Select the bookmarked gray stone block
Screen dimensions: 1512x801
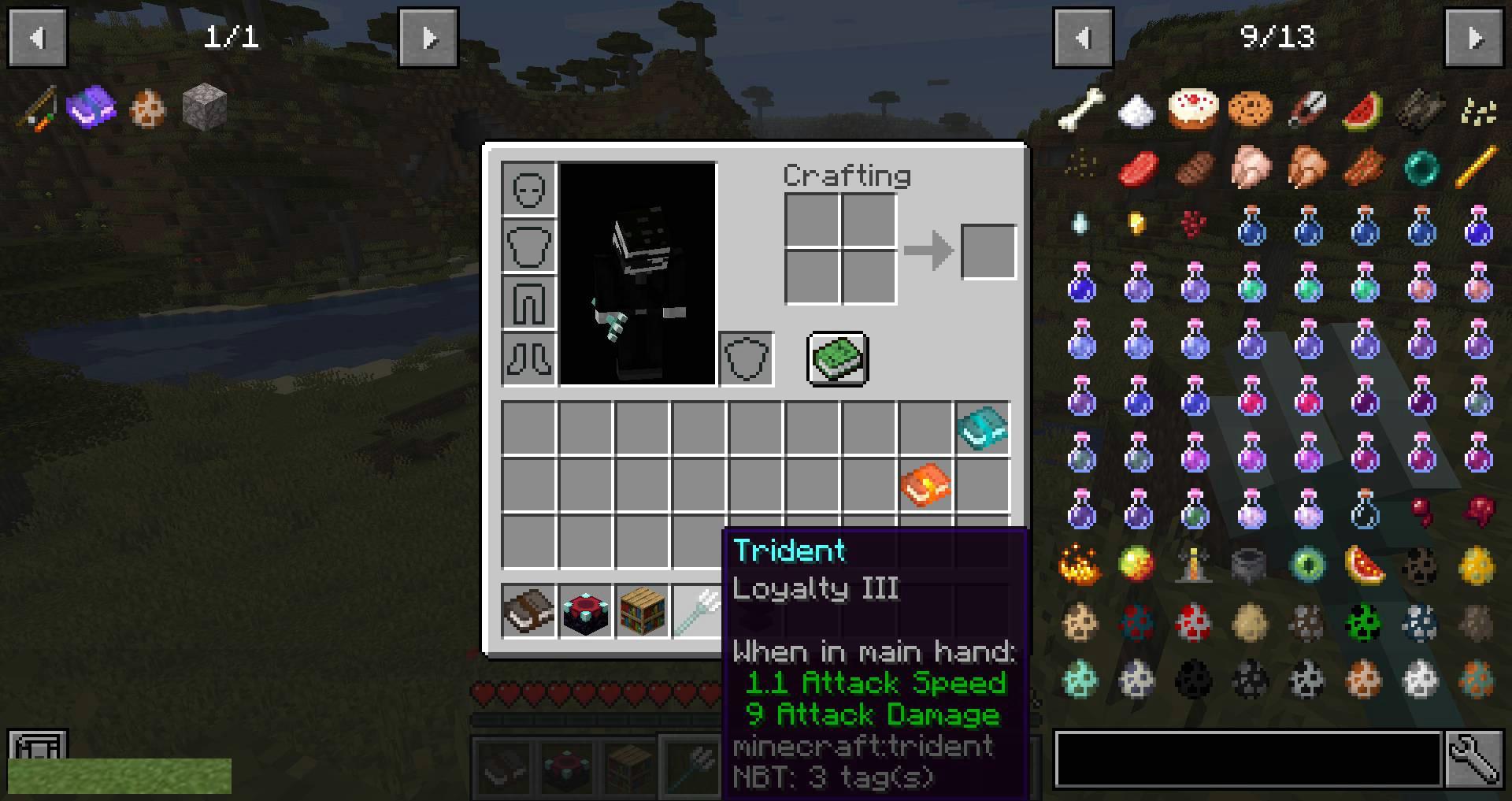[x=205, y=107]
